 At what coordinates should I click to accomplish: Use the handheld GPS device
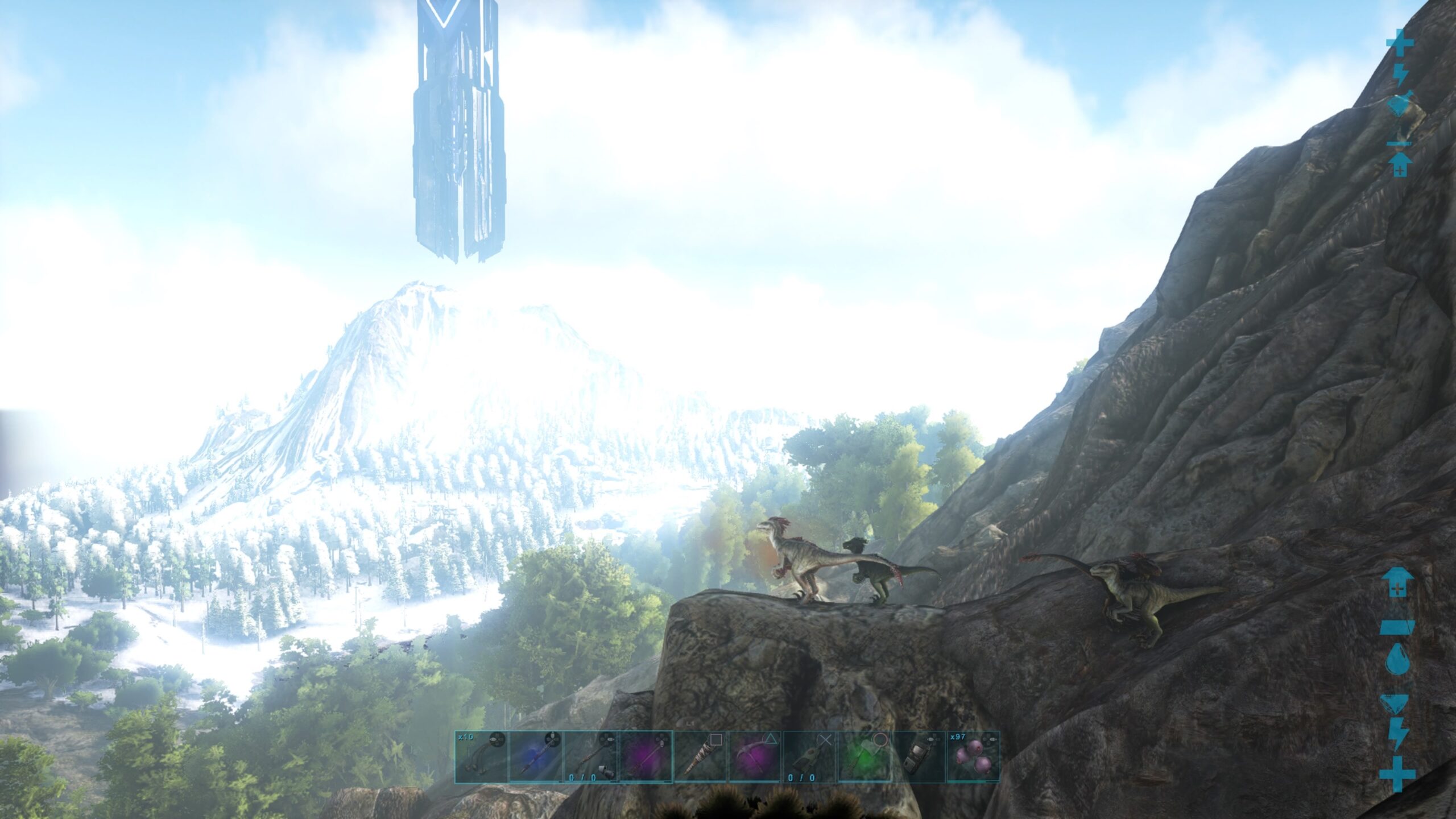(919, 756)
